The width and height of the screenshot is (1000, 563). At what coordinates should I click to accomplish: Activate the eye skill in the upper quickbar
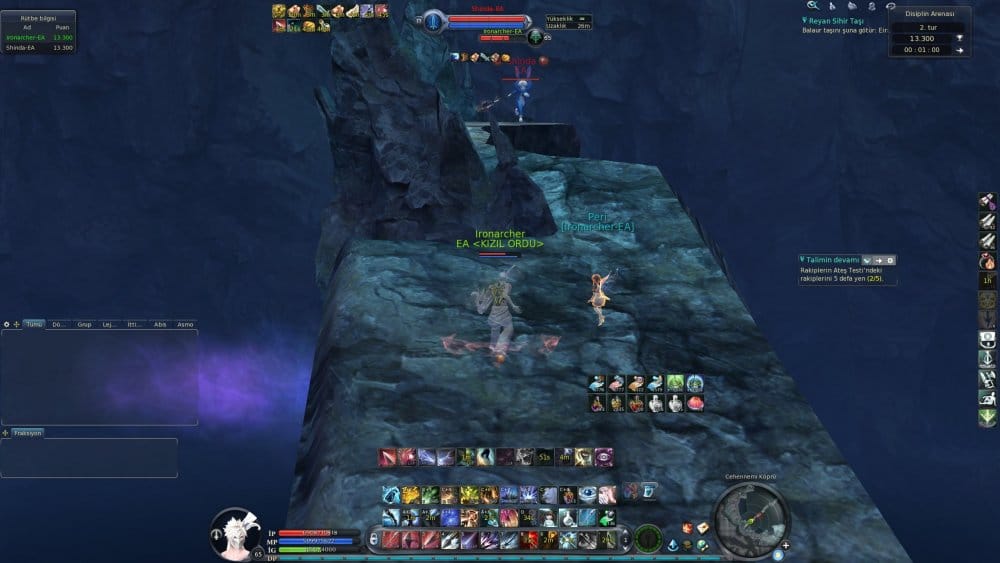[604, 456]
